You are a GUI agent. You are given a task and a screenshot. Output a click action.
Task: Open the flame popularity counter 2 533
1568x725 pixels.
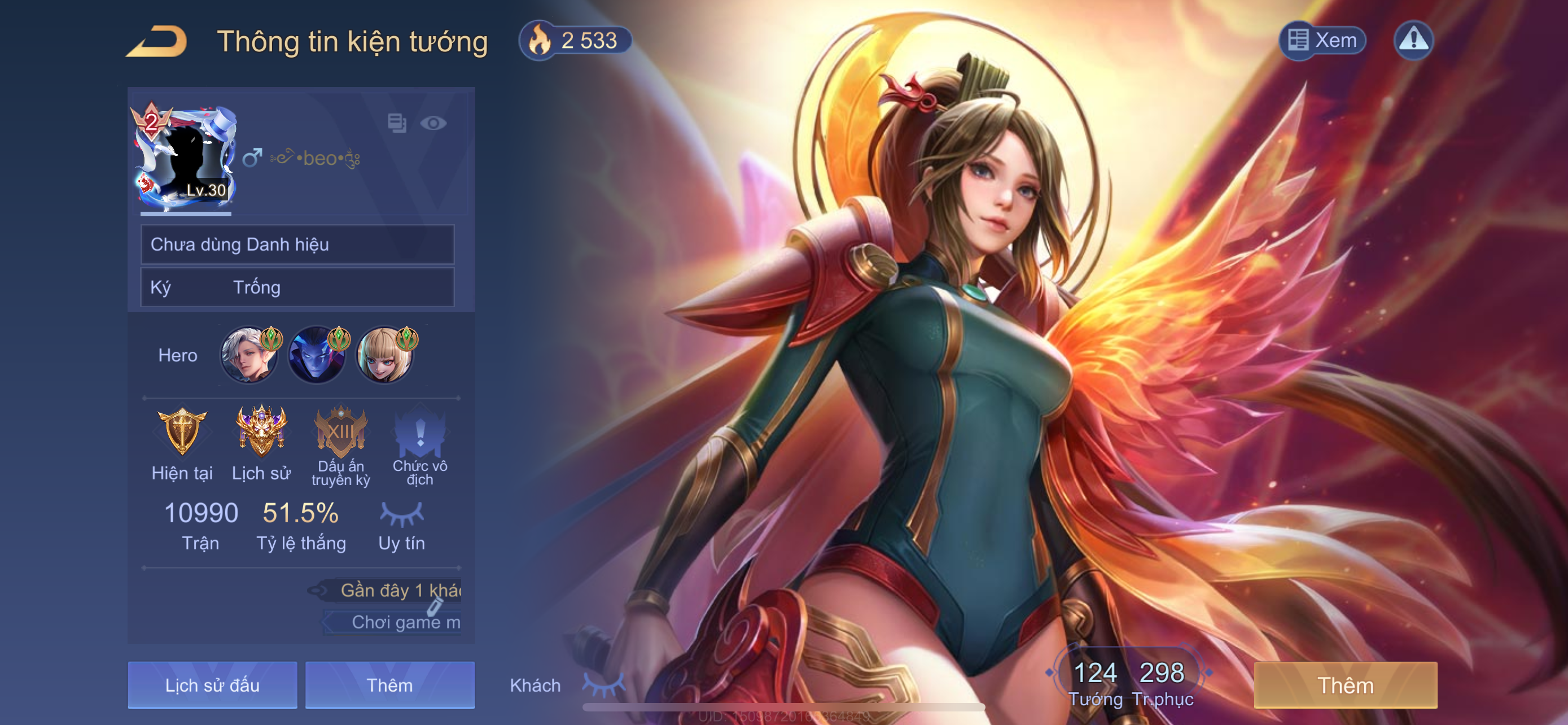[575, 41]
